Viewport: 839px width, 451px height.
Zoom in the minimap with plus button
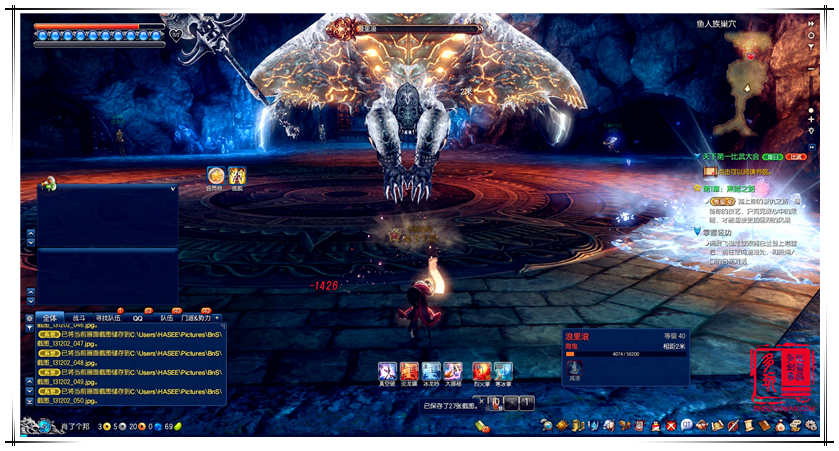812,119
